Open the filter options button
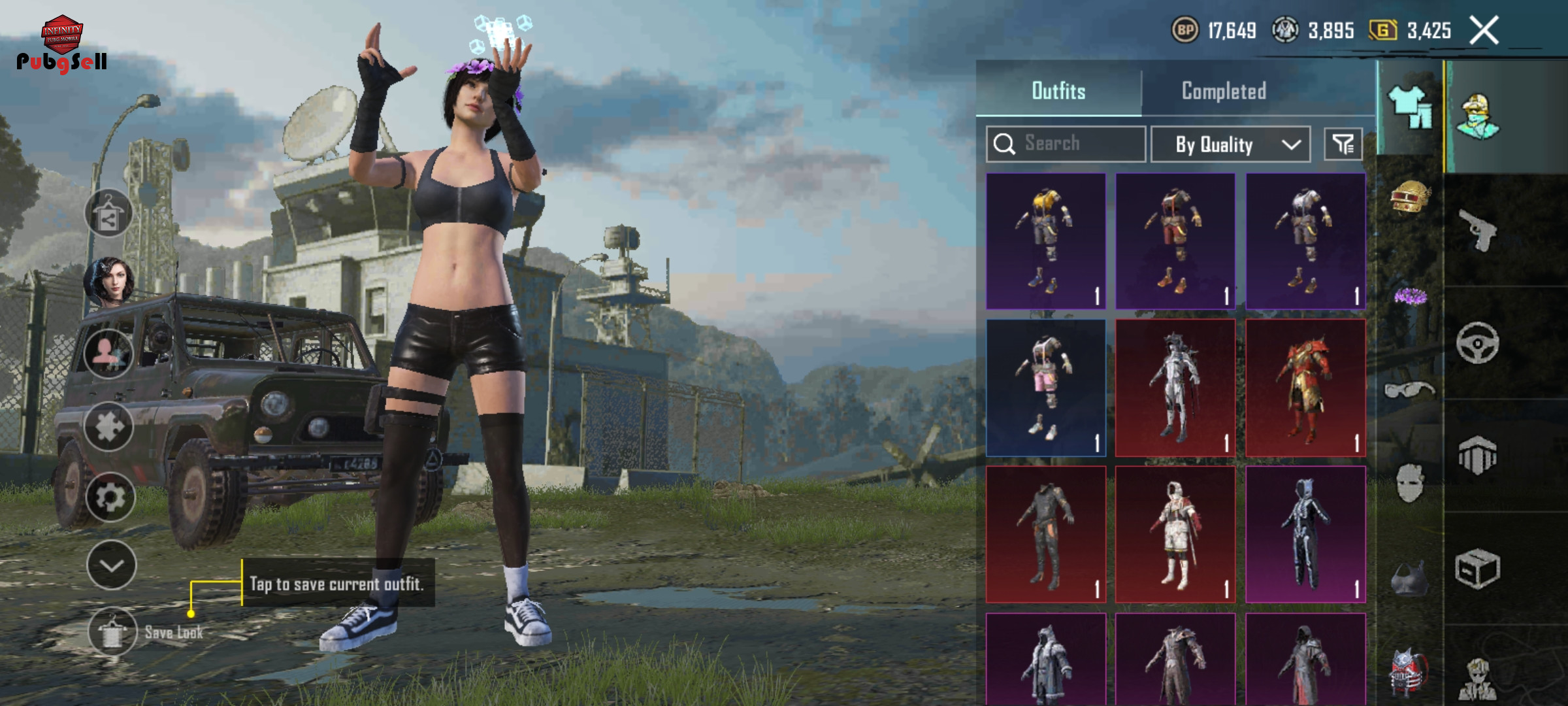The width and height of the screenshot is (1568, 706). (x=1343, y=144)
